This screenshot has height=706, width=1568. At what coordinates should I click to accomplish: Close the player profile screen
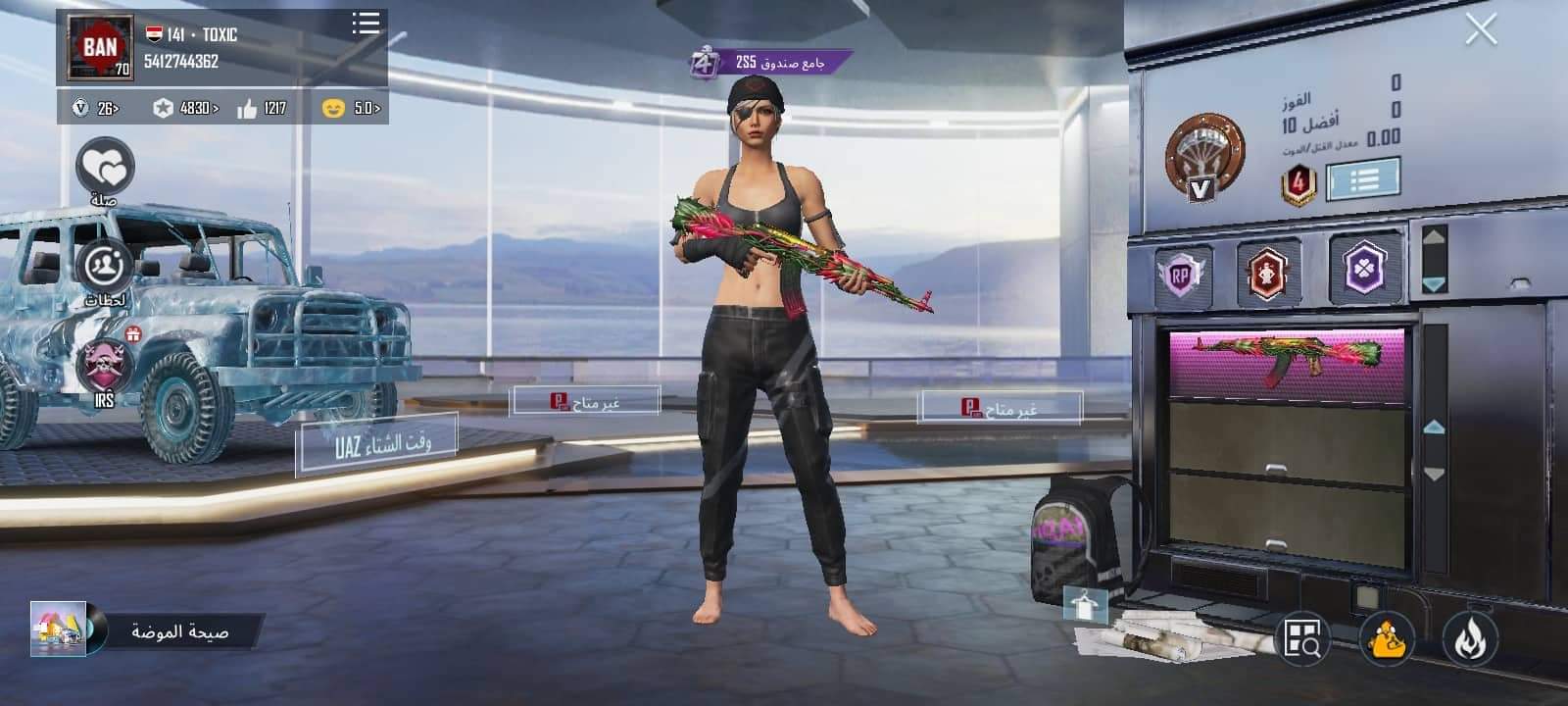pyautogui.click(x=1480, y=30)
